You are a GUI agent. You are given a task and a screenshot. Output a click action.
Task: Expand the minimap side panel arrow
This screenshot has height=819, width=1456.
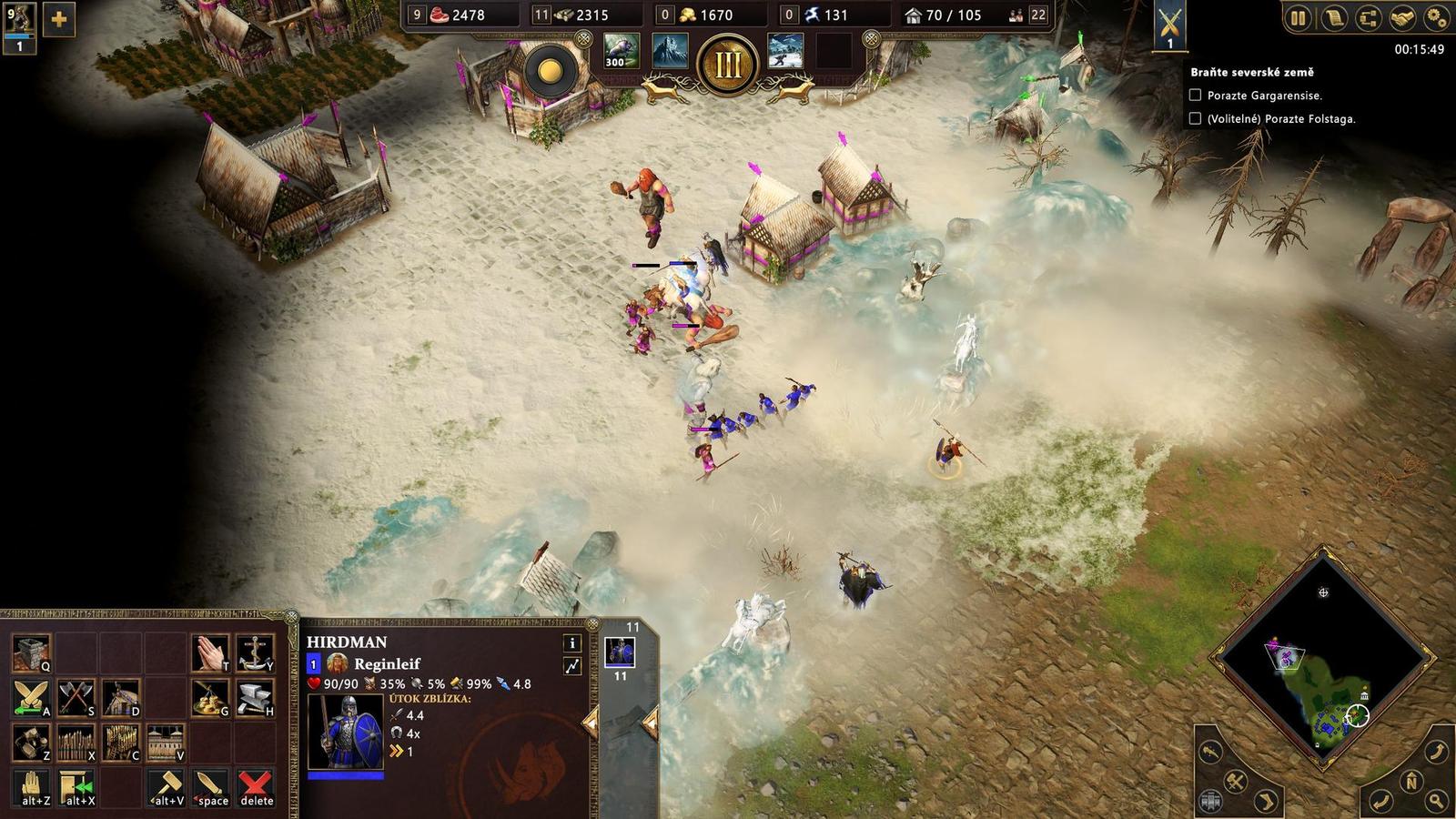coord(1265,802)
